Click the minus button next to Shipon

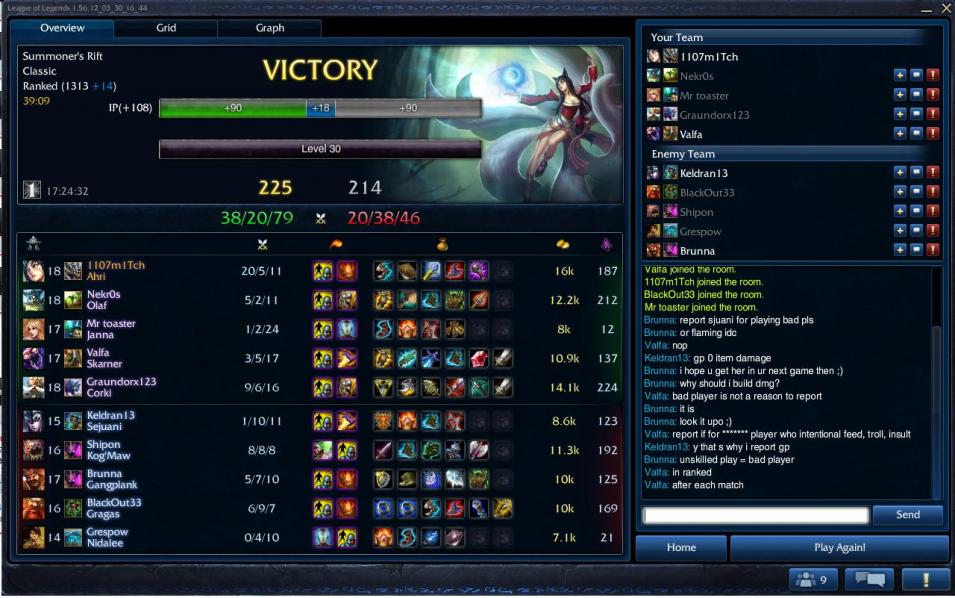(916, 211)
